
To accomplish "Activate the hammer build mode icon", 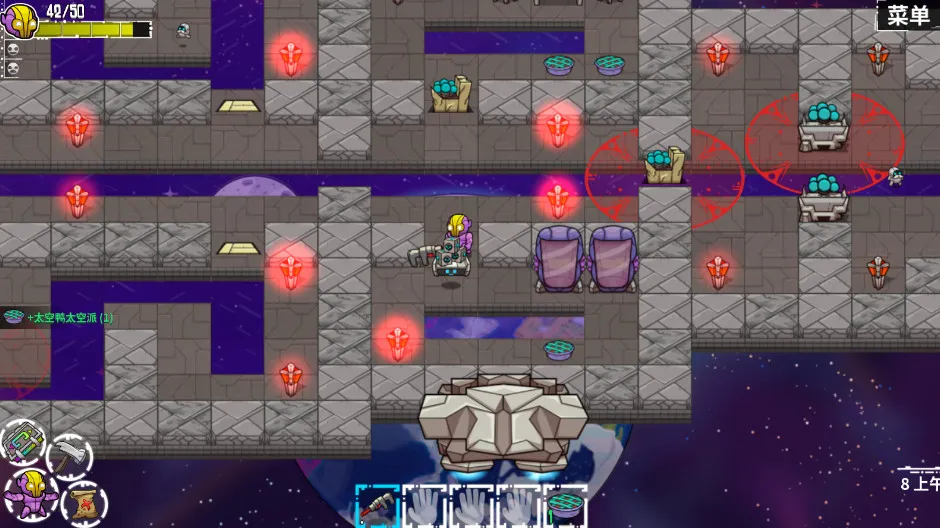I will coord(69,456).
